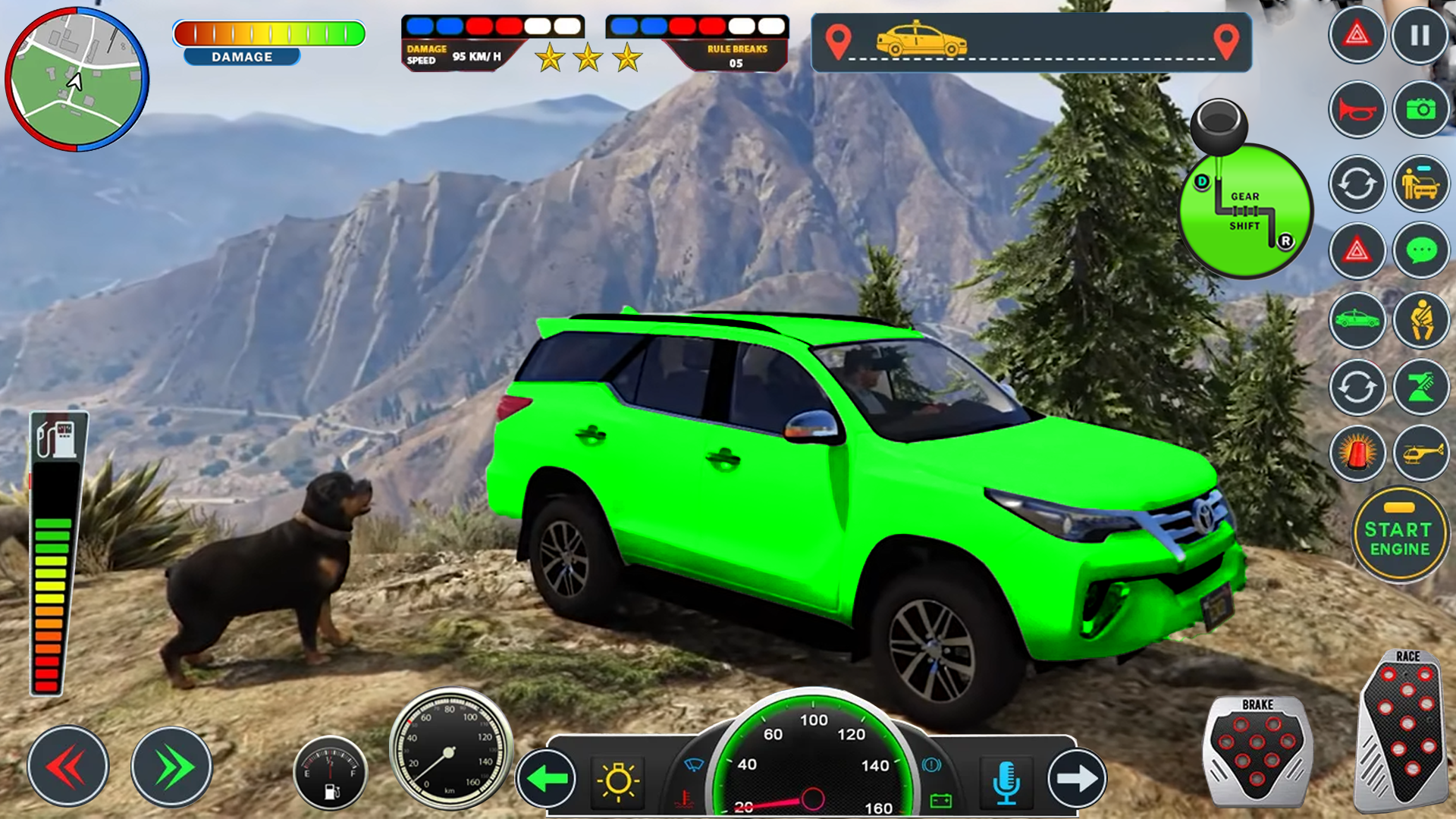The height and width of the screenshot is (819, 1456).
Task: Select the taxi vehicle icon
Action: click(1357, 320)
